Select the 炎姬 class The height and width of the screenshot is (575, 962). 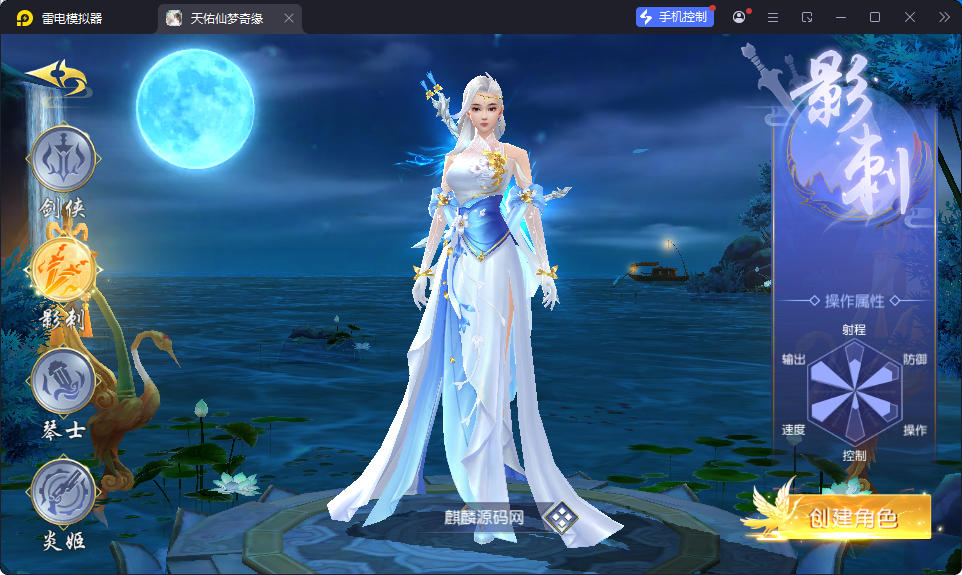pos(63,493)
